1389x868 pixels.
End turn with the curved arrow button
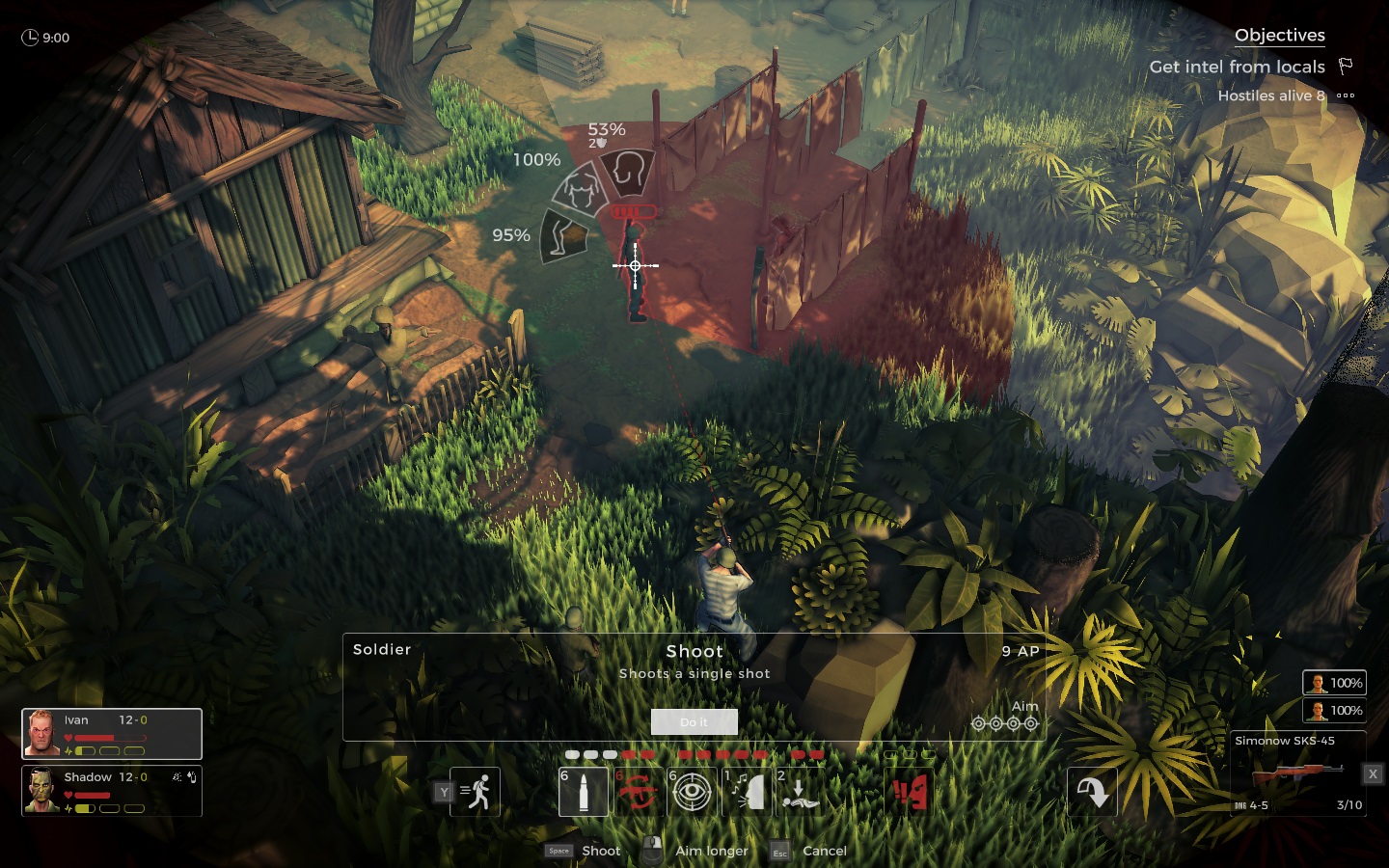(x=1092, y=792)
